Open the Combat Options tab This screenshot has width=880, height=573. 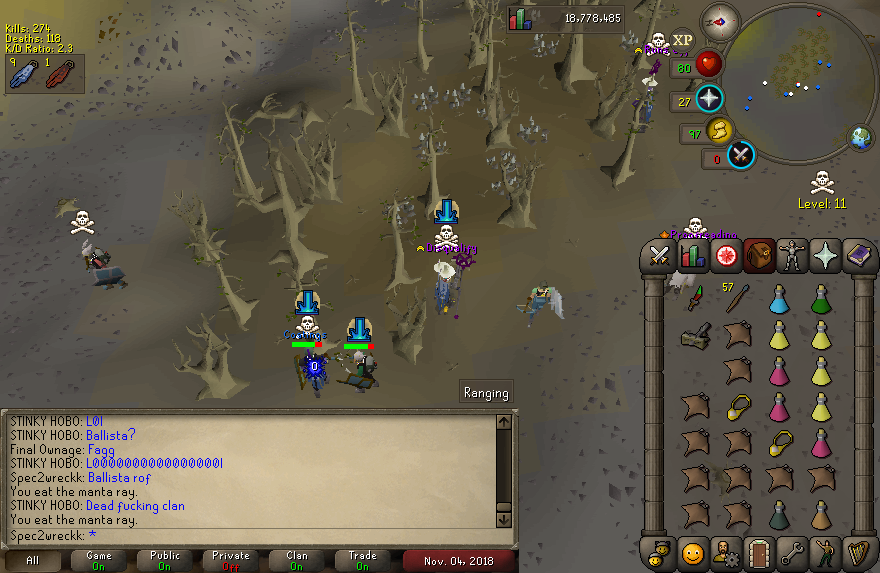pyautogui.click(x=659, y=255)
